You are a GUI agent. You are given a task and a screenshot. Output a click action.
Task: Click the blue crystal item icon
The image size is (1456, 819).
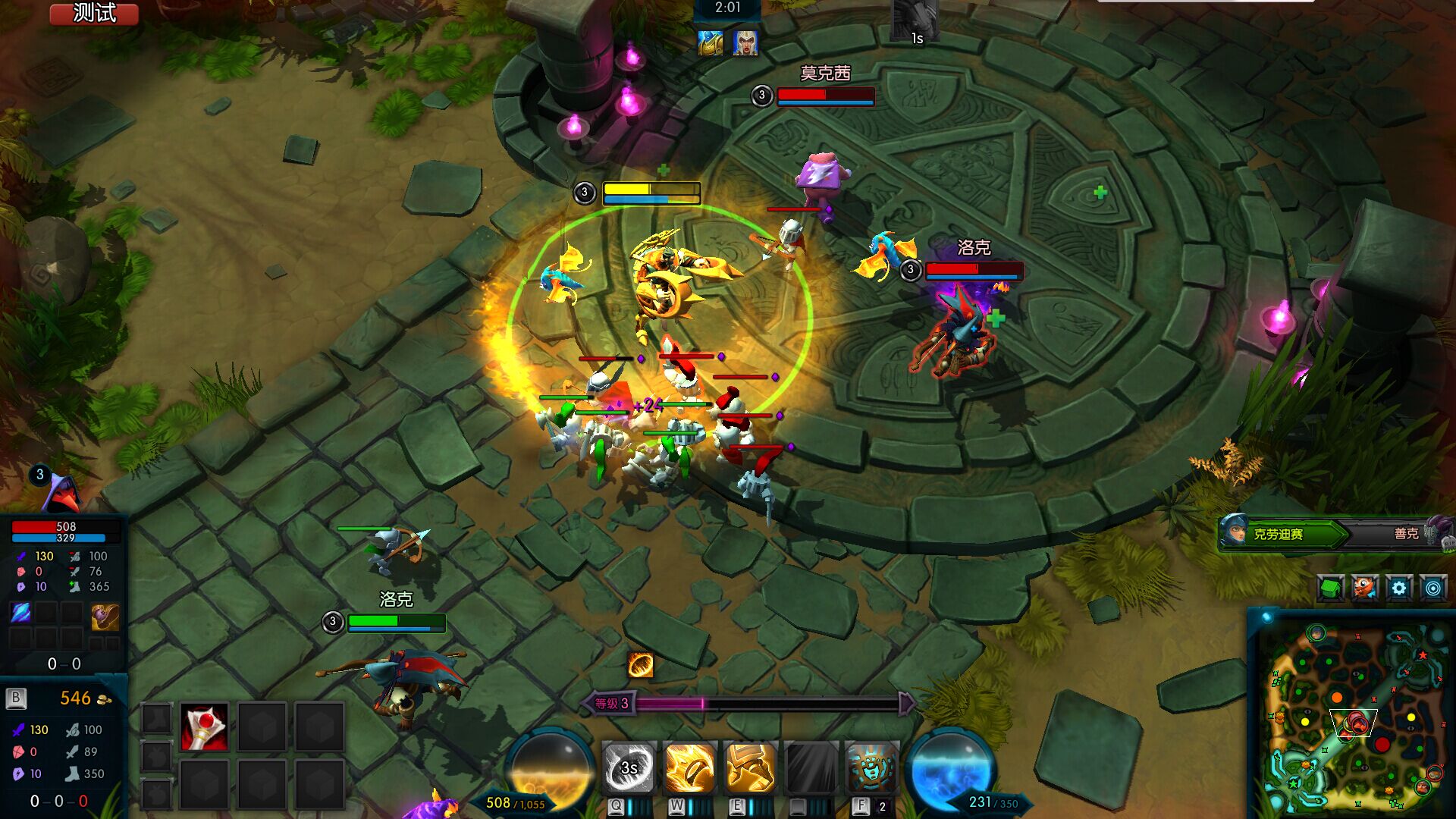point(20,613)
